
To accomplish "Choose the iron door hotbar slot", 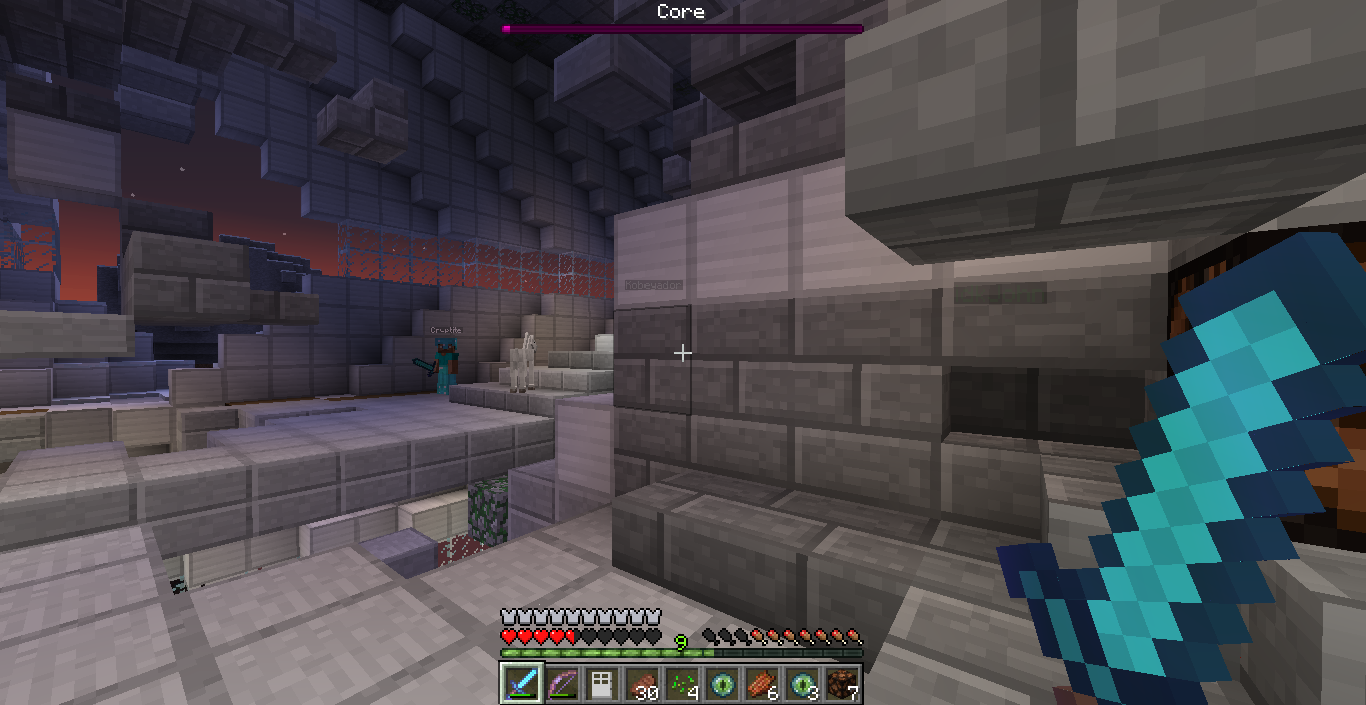I will (x=602, y=683).
